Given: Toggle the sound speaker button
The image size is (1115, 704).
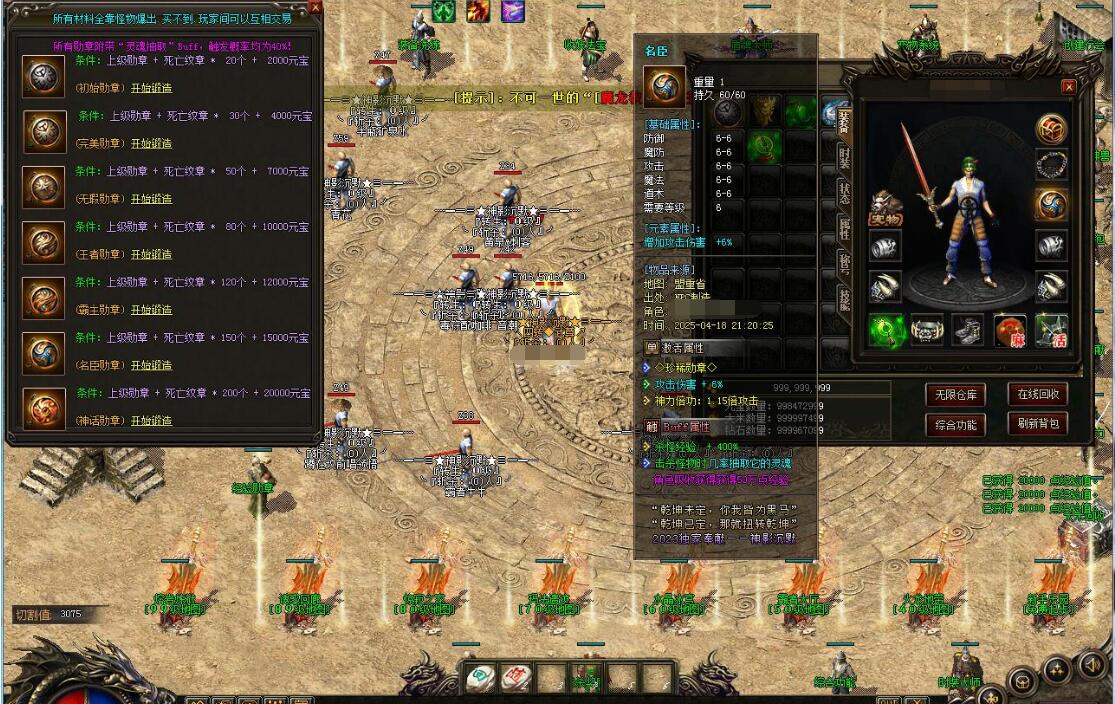Looking at the screenshot, I should [1091, 664].
